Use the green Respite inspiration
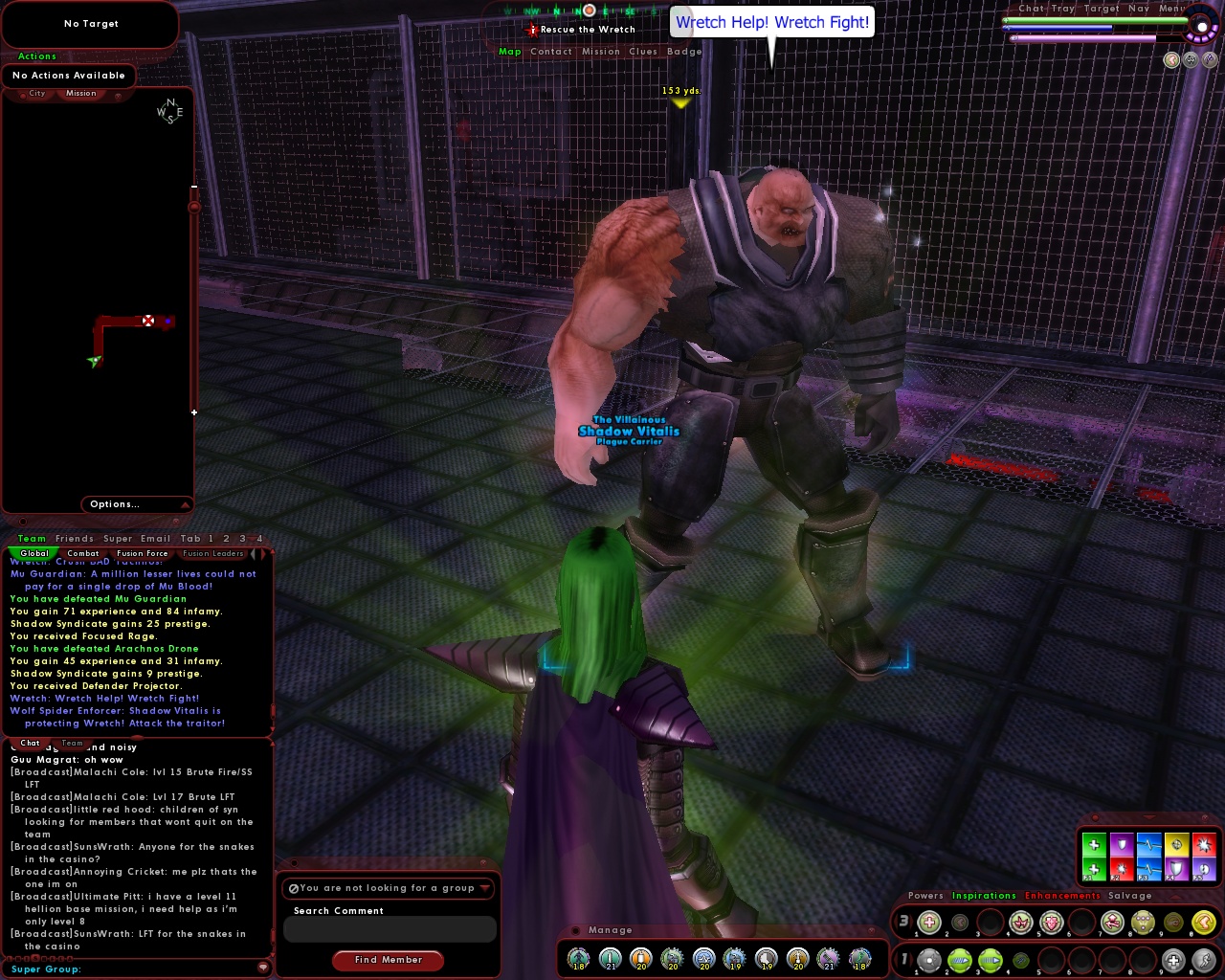The width and height of the screenshot is (1225, 980). [x=1094, y=846]
